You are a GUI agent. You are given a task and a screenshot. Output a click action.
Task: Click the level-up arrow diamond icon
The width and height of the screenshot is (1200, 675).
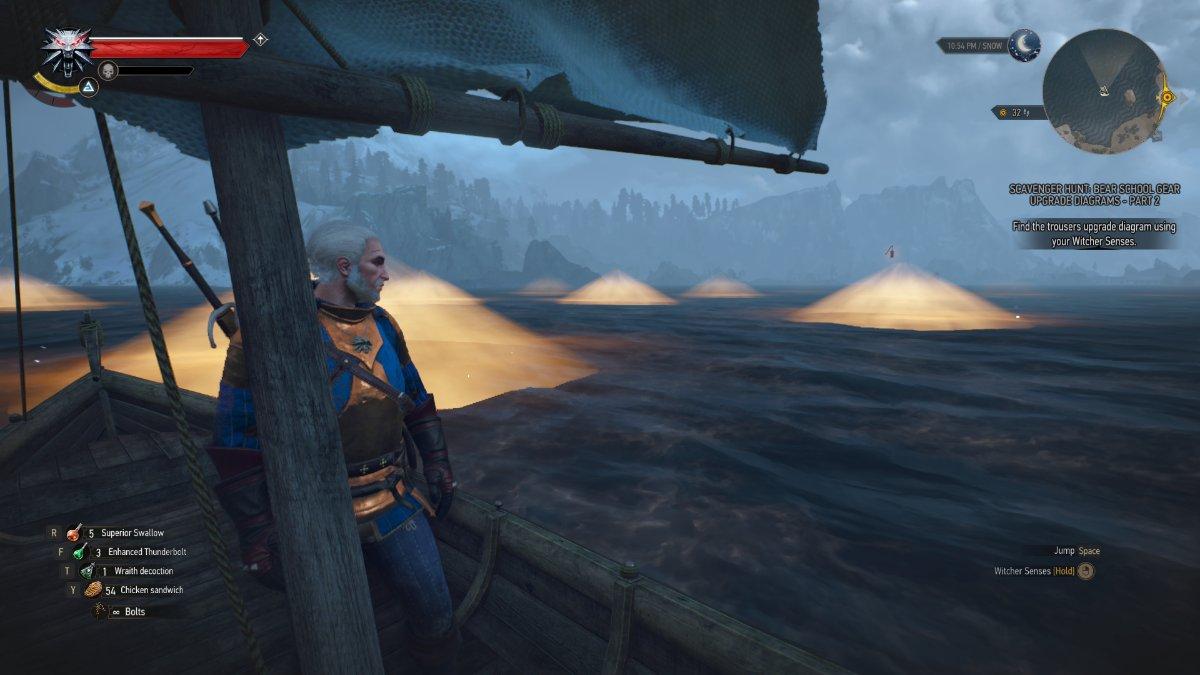click(x=260, y=40)
